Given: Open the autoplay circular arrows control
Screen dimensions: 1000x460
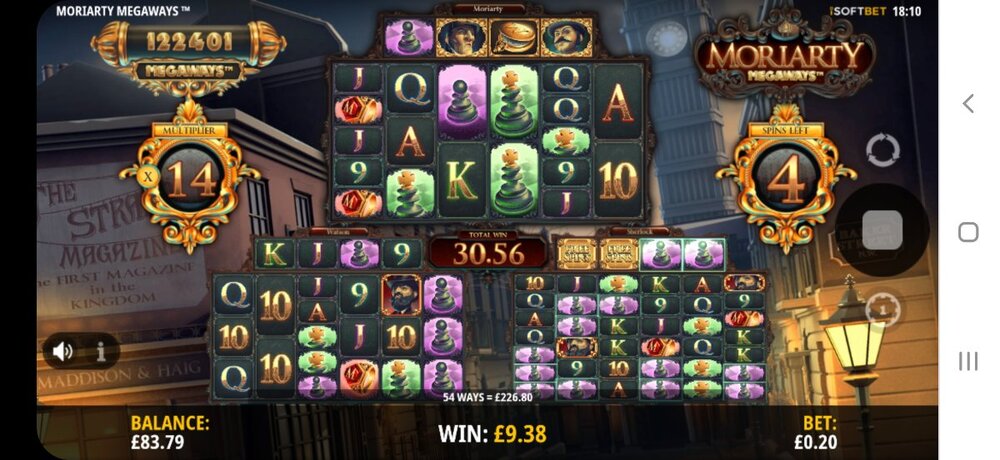Looking at the screenshot, I should click(883, 151).
